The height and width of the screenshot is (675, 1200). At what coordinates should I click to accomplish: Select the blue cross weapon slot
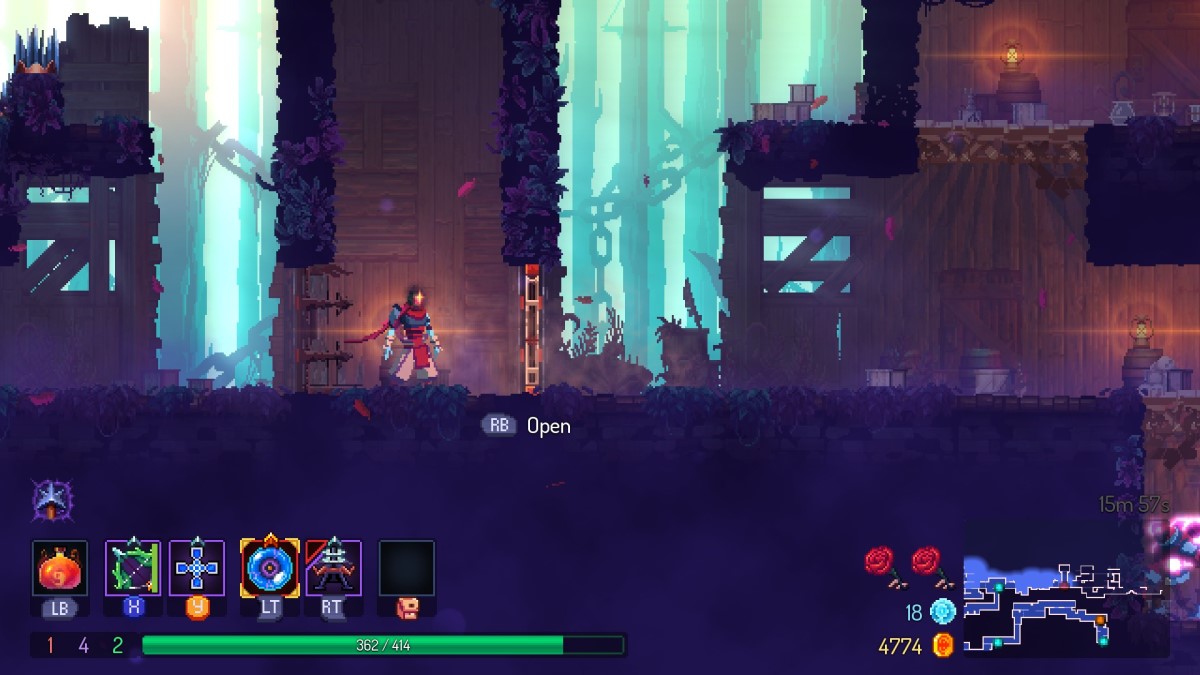(197, 568)
